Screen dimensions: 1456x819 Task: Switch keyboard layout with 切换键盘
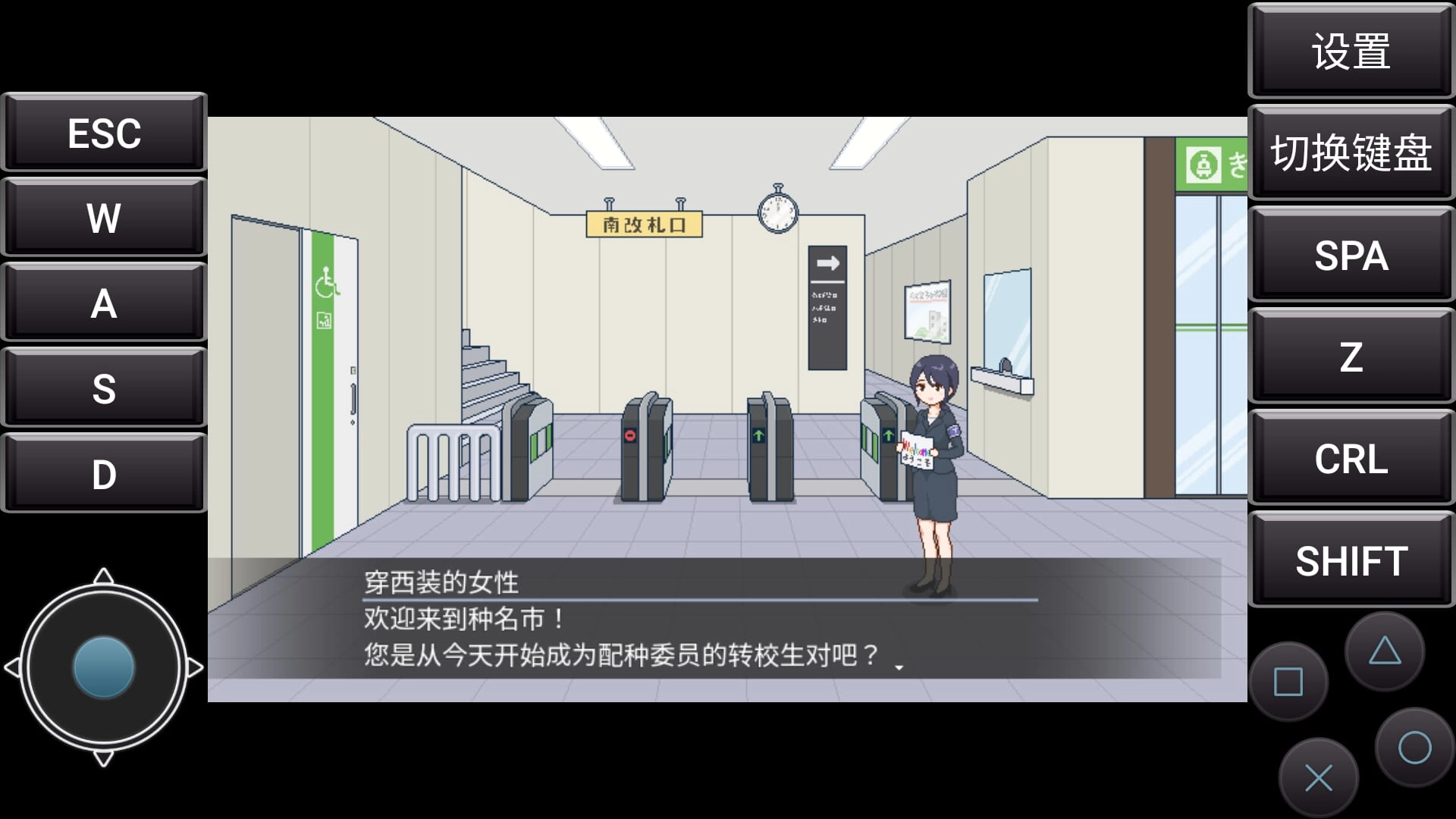coord(1351,153)
